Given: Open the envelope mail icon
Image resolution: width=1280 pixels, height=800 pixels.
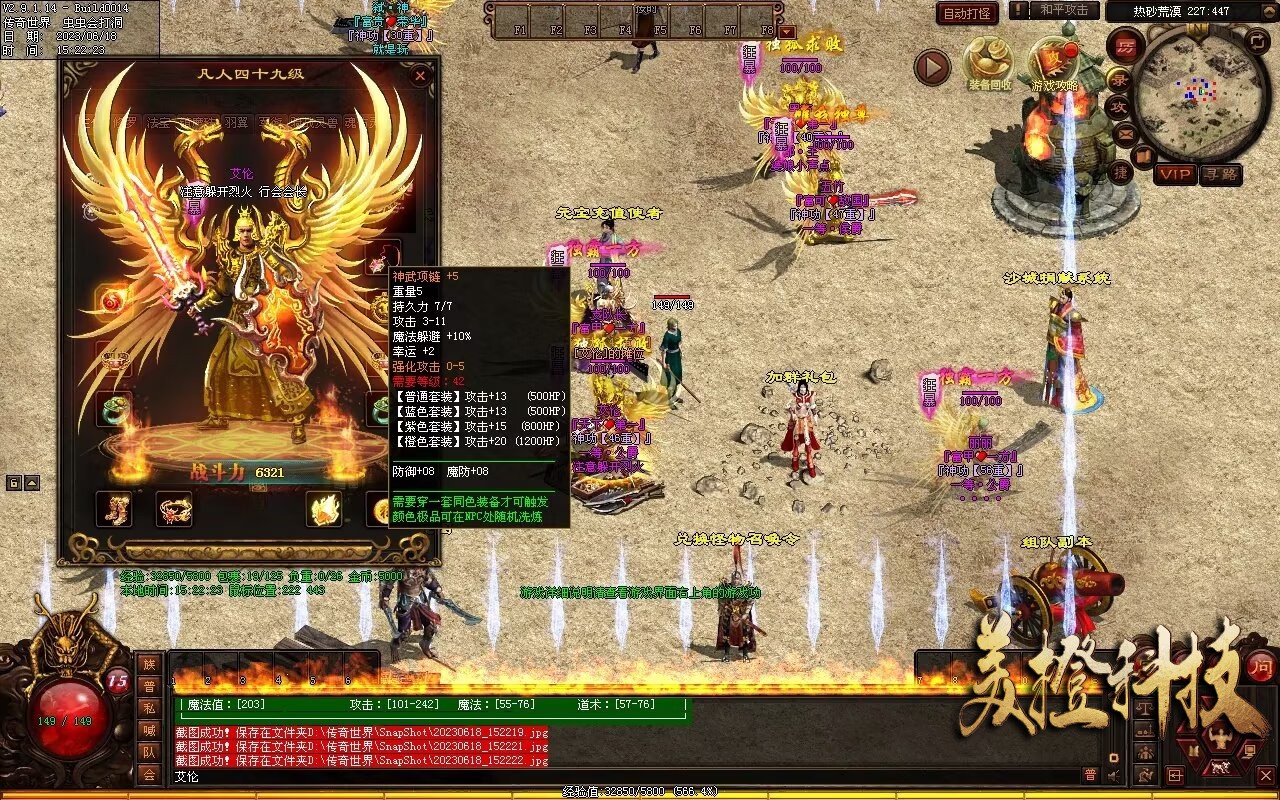Looking at the screenshot, I should tap(1125, 132).
